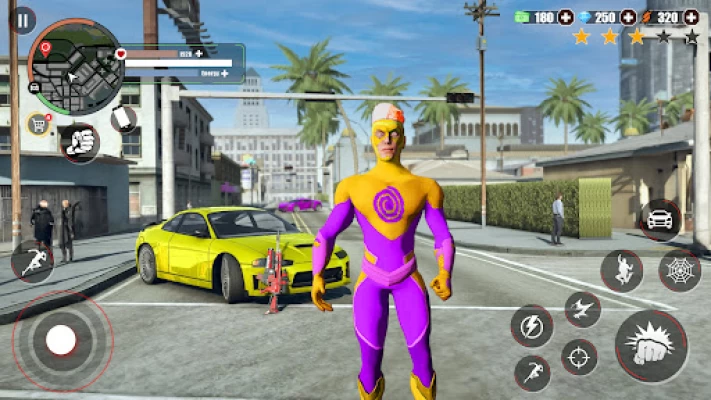Buy more blue diamonds

[628, 17]
